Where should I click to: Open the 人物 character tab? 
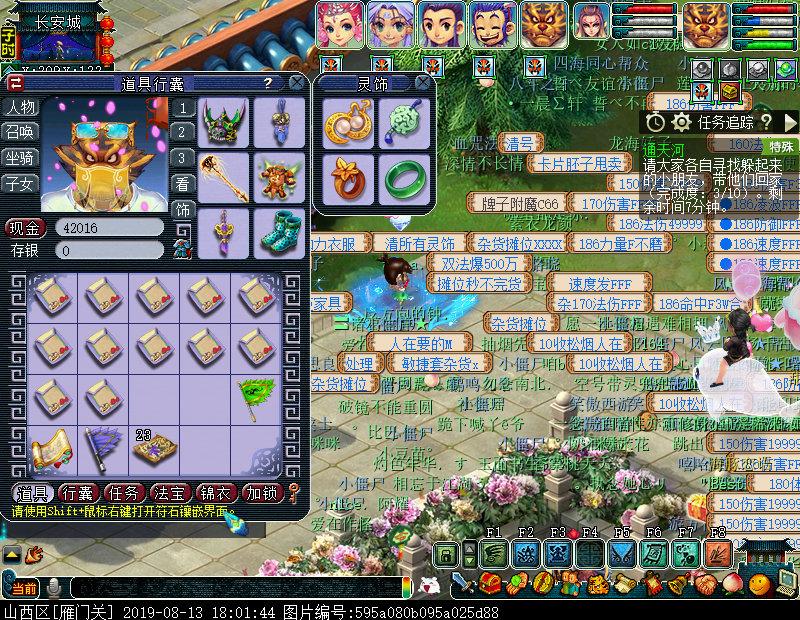click(x=19, y=108)
